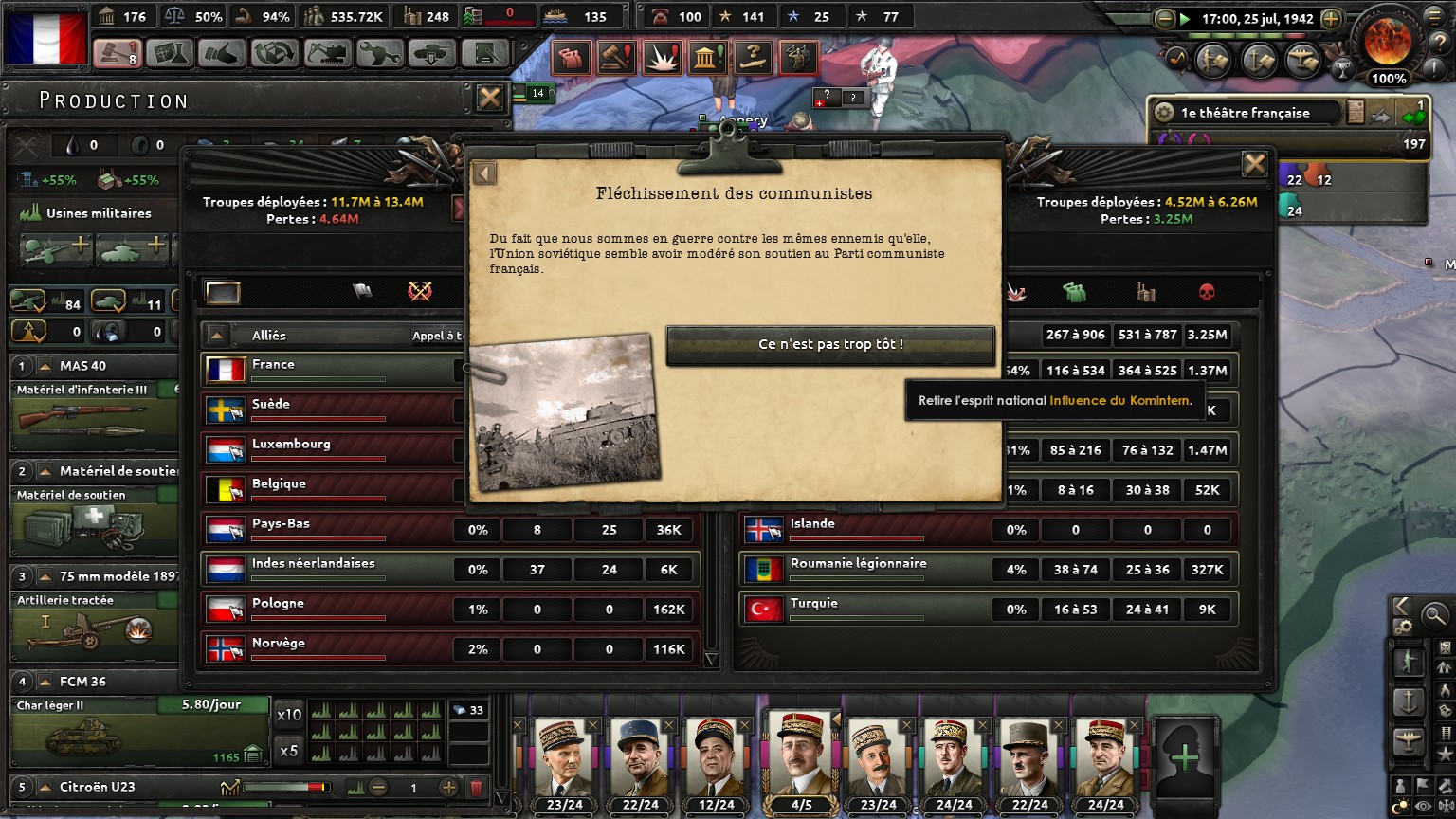Apply x10 factory multiplier

click(289, 715)
